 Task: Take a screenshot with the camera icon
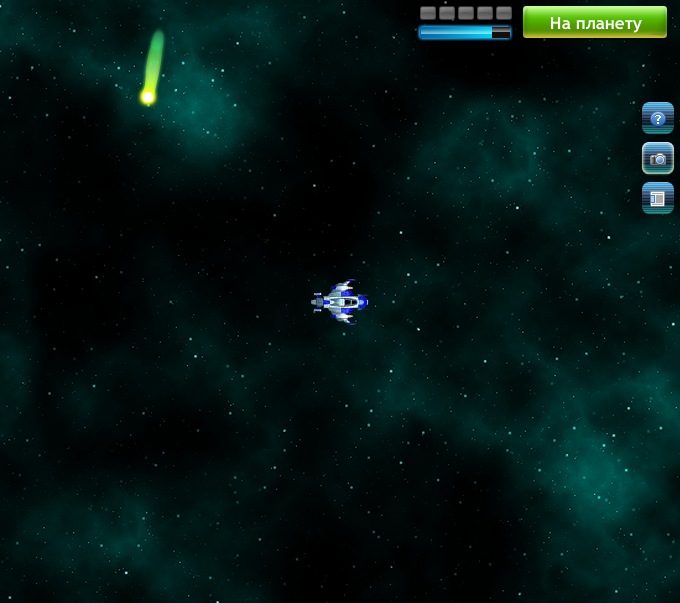point(657,158)
